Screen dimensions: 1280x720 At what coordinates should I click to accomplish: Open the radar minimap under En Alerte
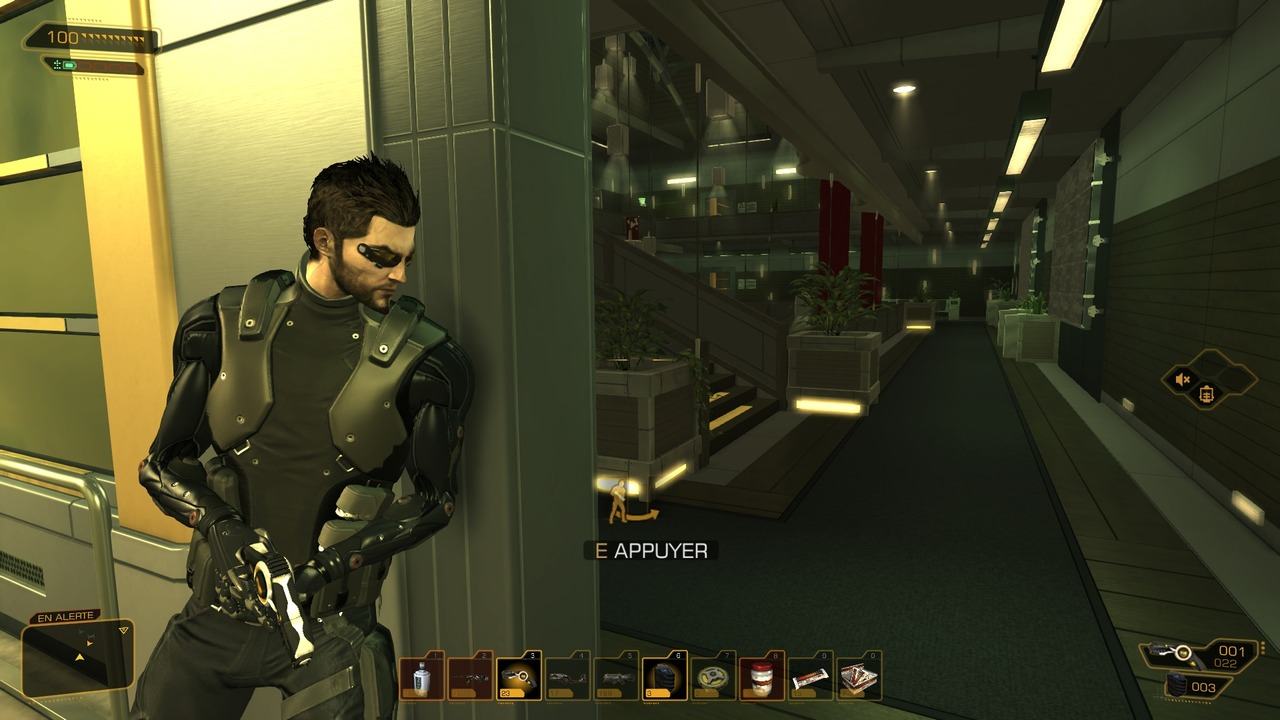[x=78, y=658]
